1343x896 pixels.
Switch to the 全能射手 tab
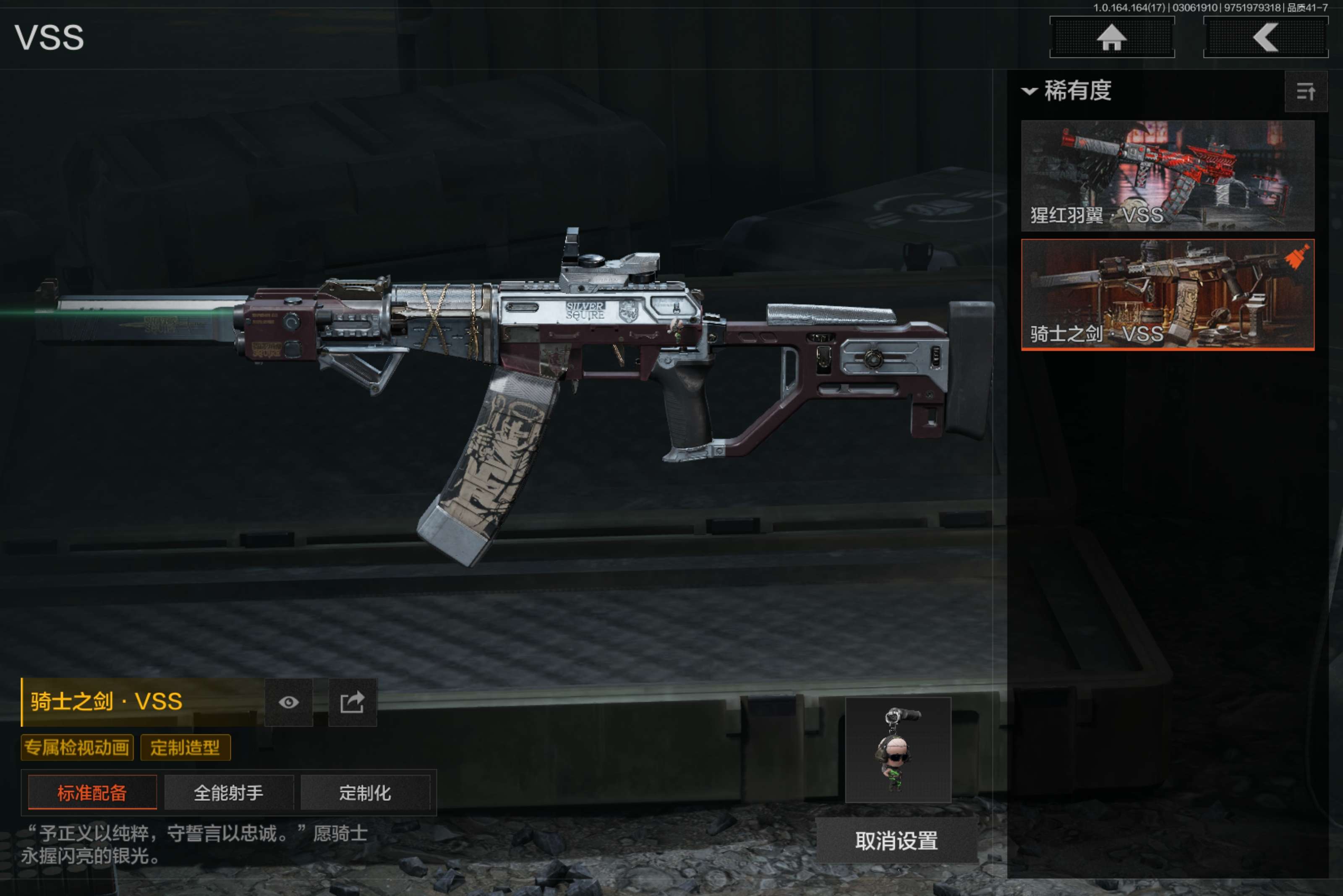229,792
